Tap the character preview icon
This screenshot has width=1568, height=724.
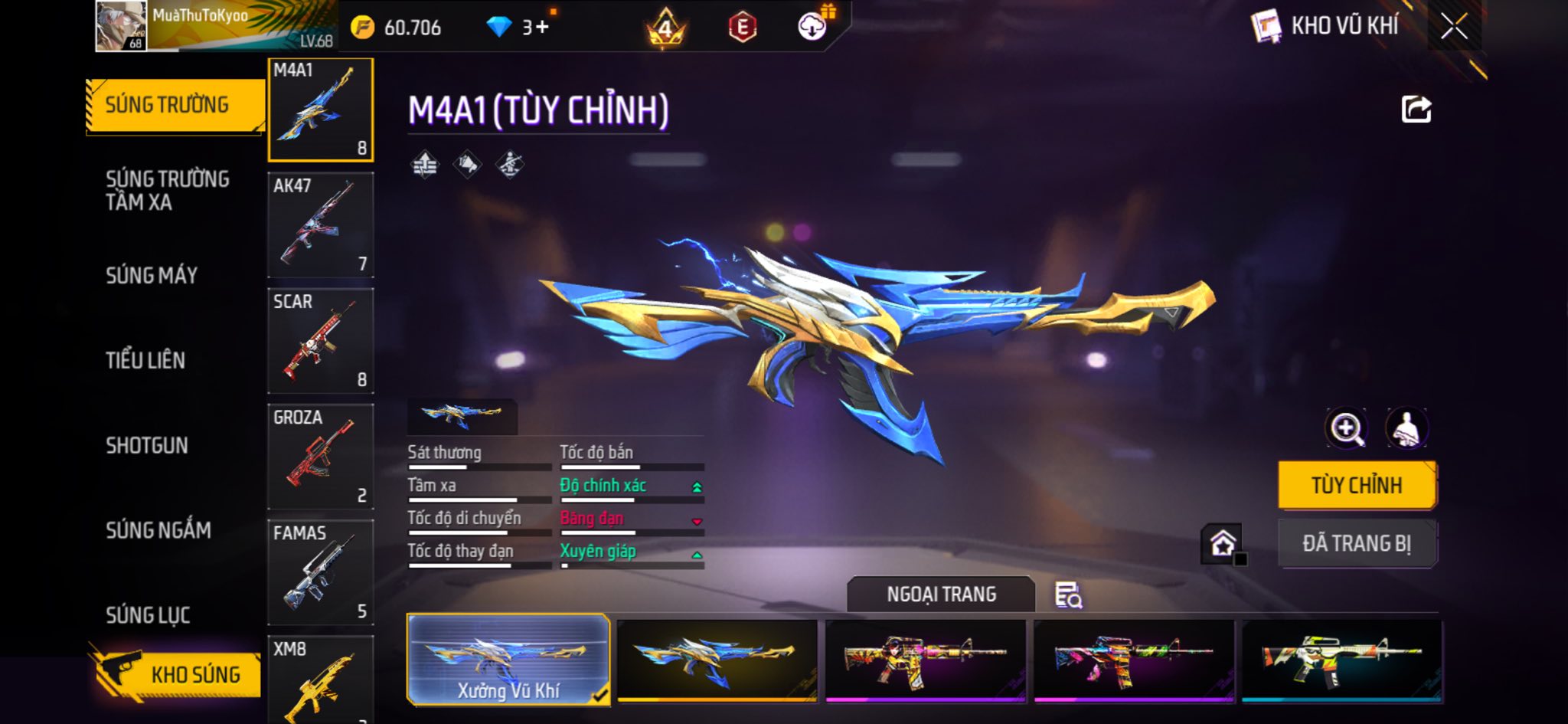[x=1406, y=428]
